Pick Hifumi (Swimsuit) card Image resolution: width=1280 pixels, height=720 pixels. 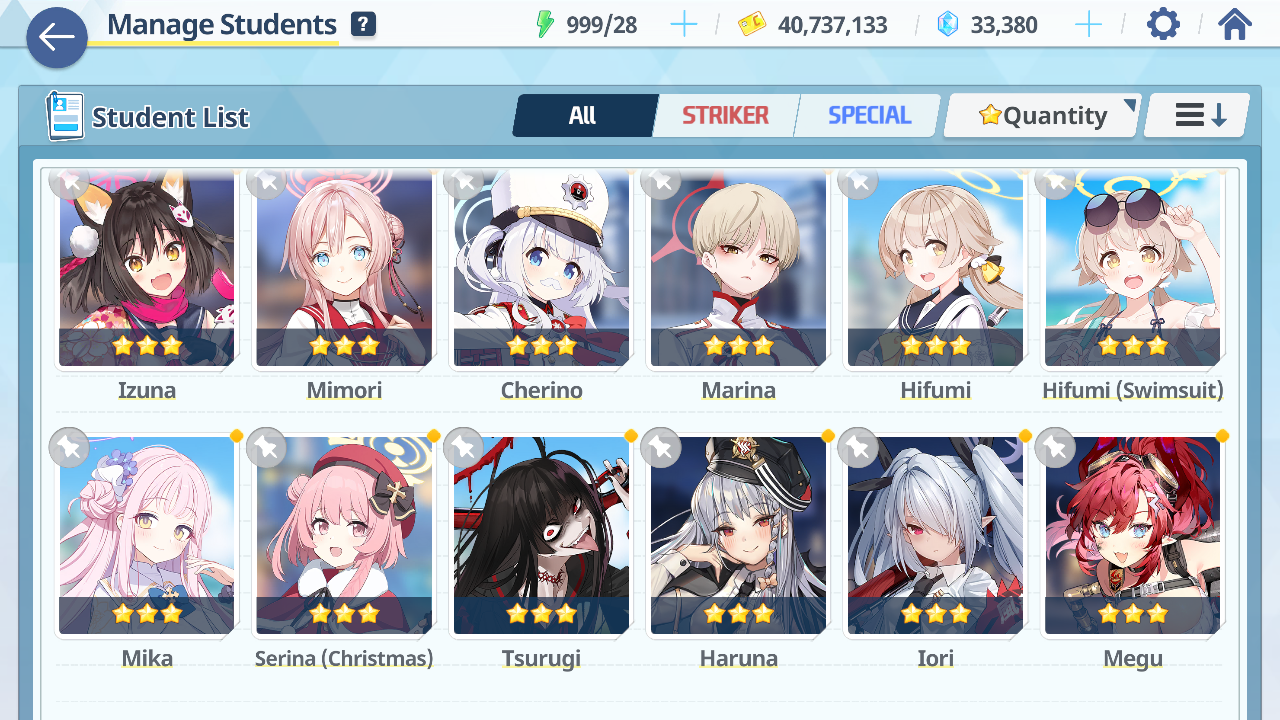click(1132, 270)
